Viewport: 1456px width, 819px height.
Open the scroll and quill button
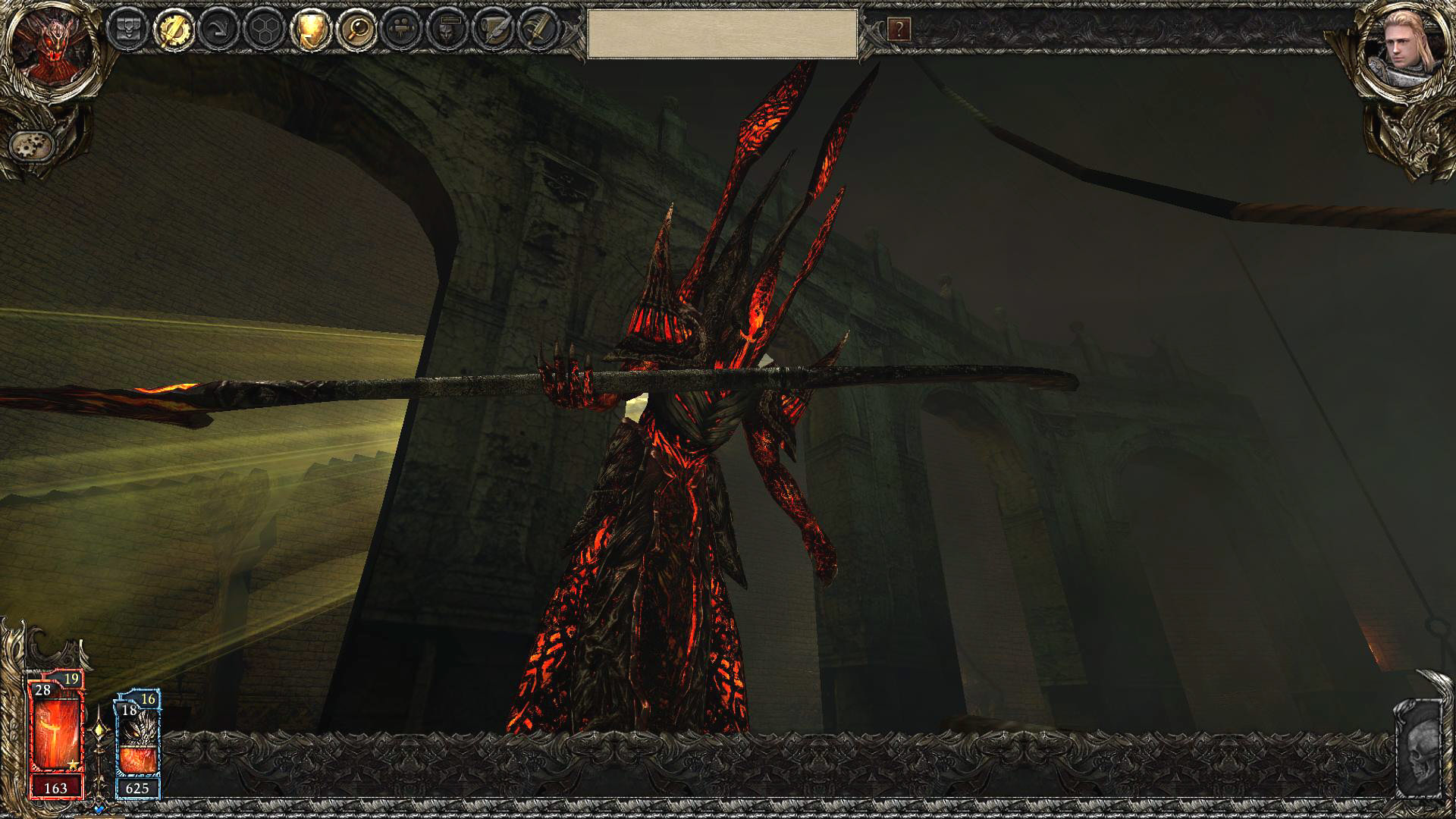pyautogui.click(x=492, y=30)
